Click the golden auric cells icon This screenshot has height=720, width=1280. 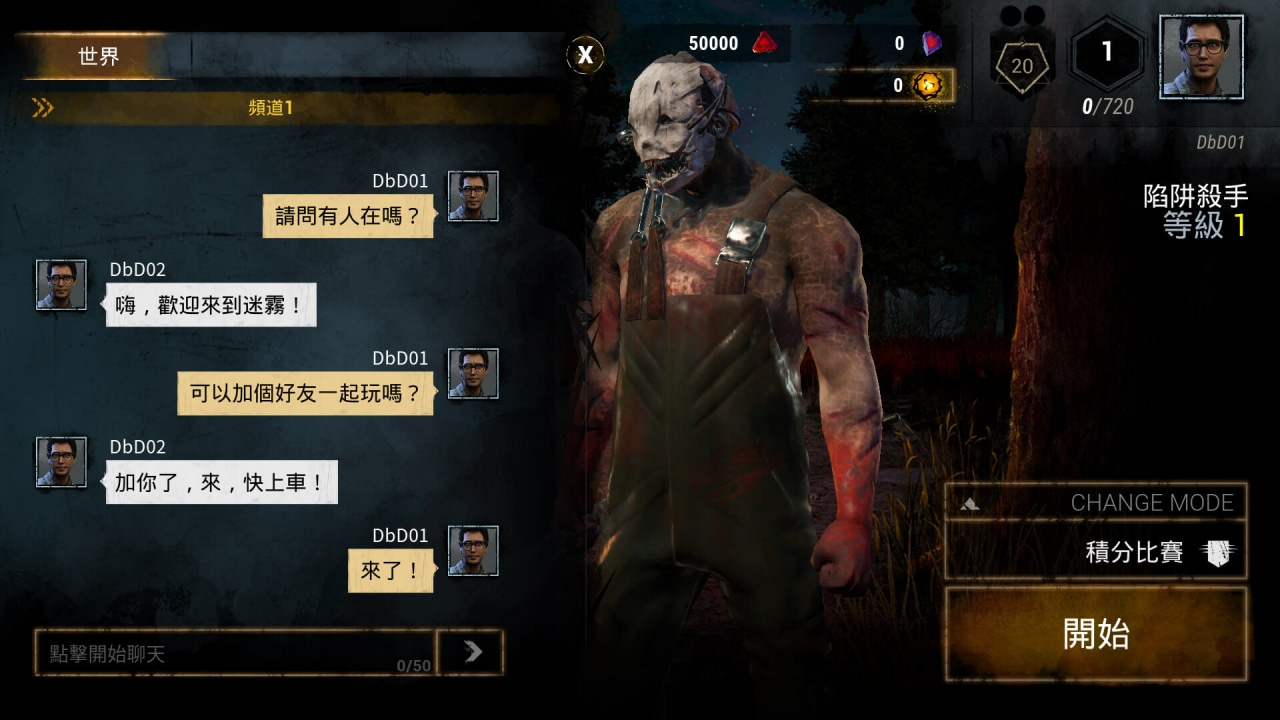[x=930, y=86]
